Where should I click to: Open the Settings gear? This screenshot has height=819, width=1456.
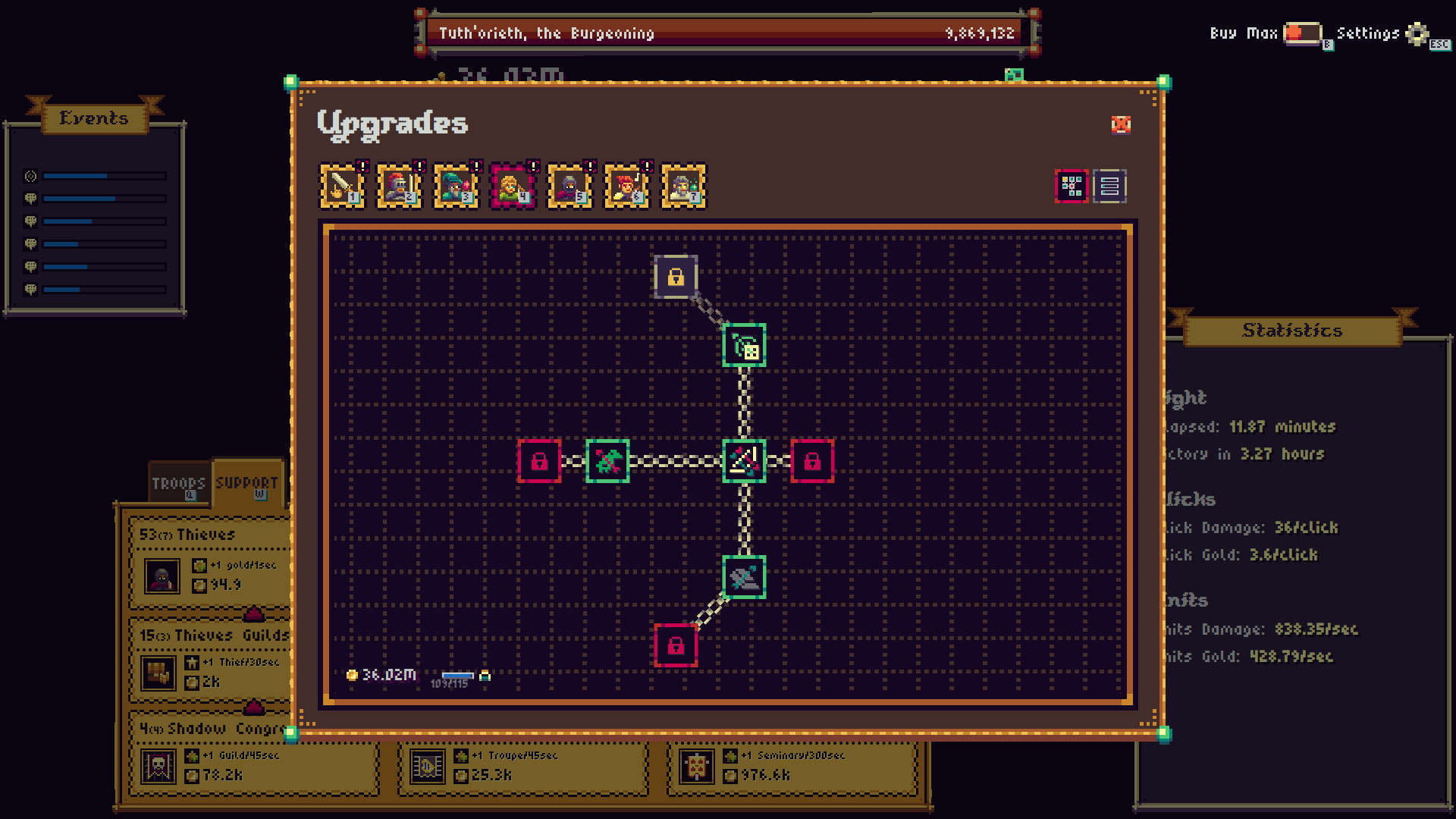(x=1417, y=33)
